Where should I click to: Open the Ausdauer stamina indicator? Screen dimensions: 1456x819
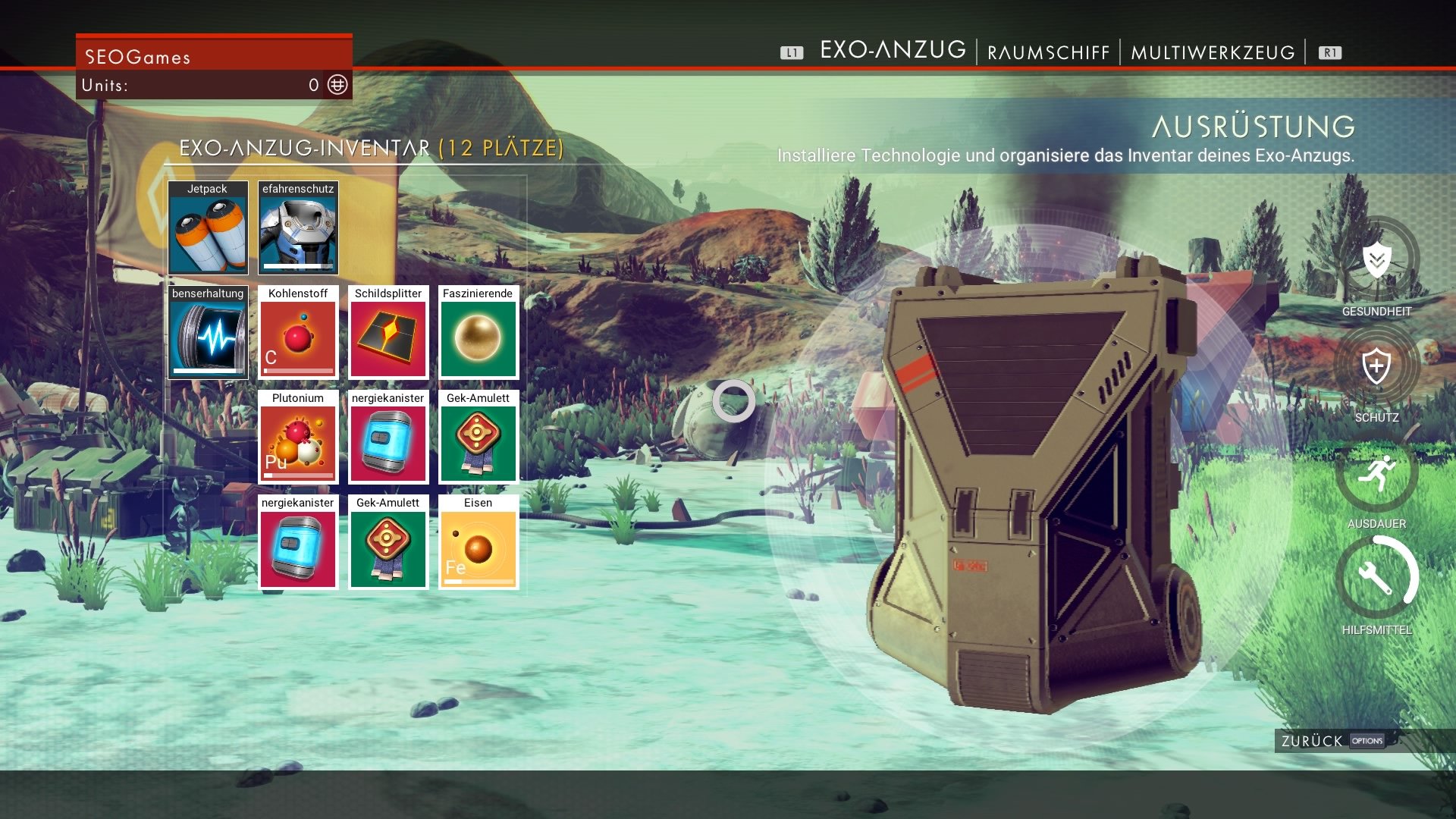point(1376,474)
